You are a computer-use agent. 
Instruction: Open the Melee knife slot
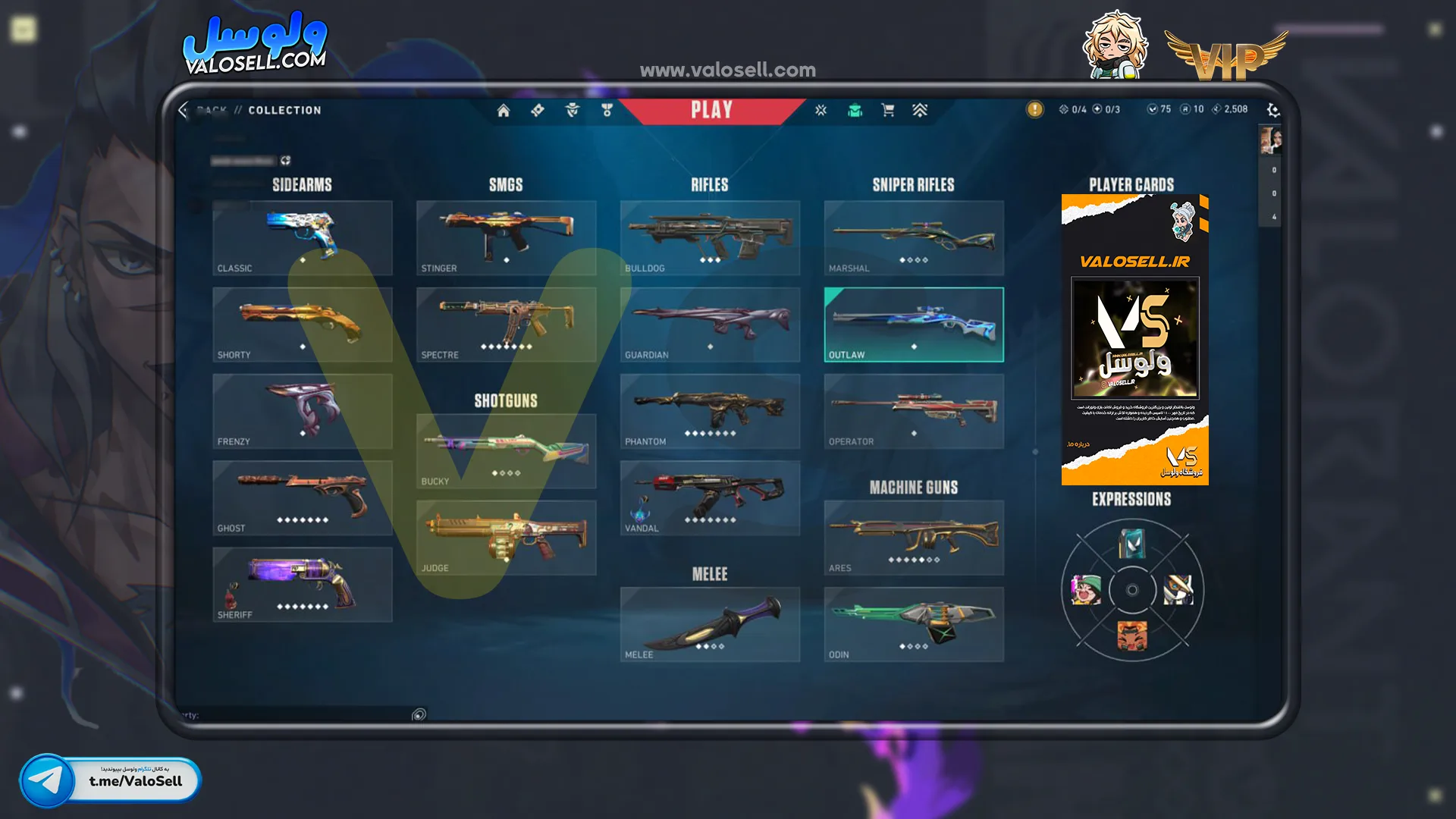(710, 624)
